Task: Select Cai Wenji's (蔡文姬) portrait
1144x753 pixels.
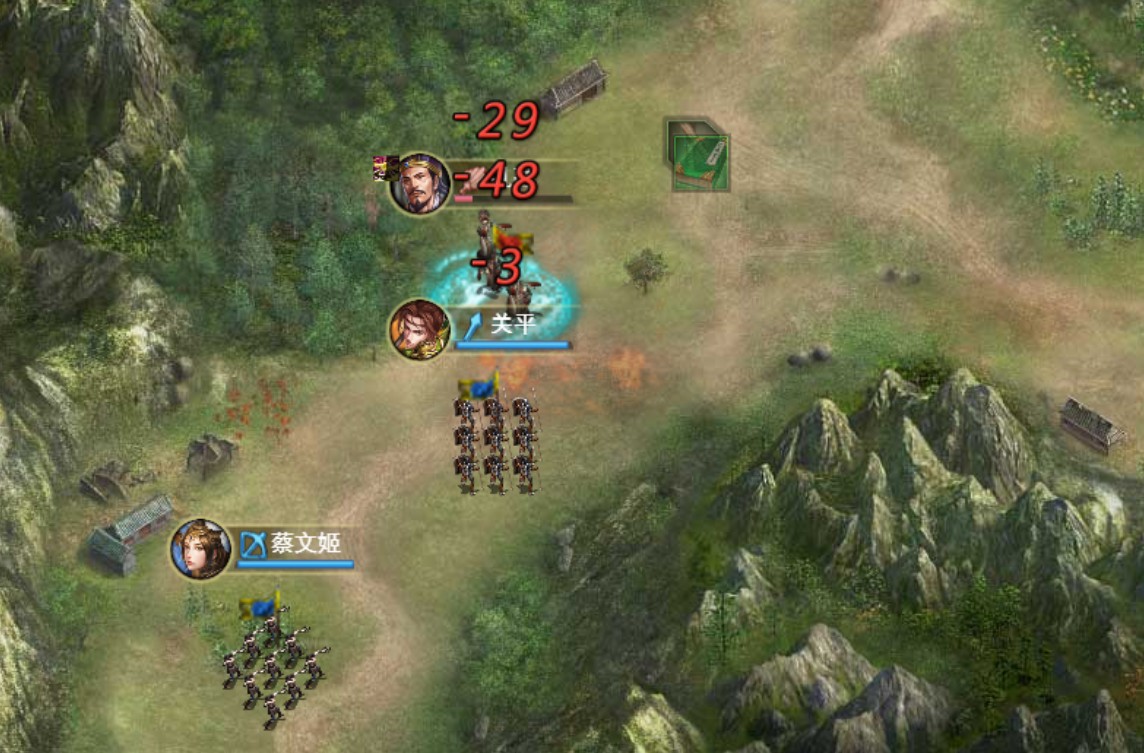Action: (201, 549)
